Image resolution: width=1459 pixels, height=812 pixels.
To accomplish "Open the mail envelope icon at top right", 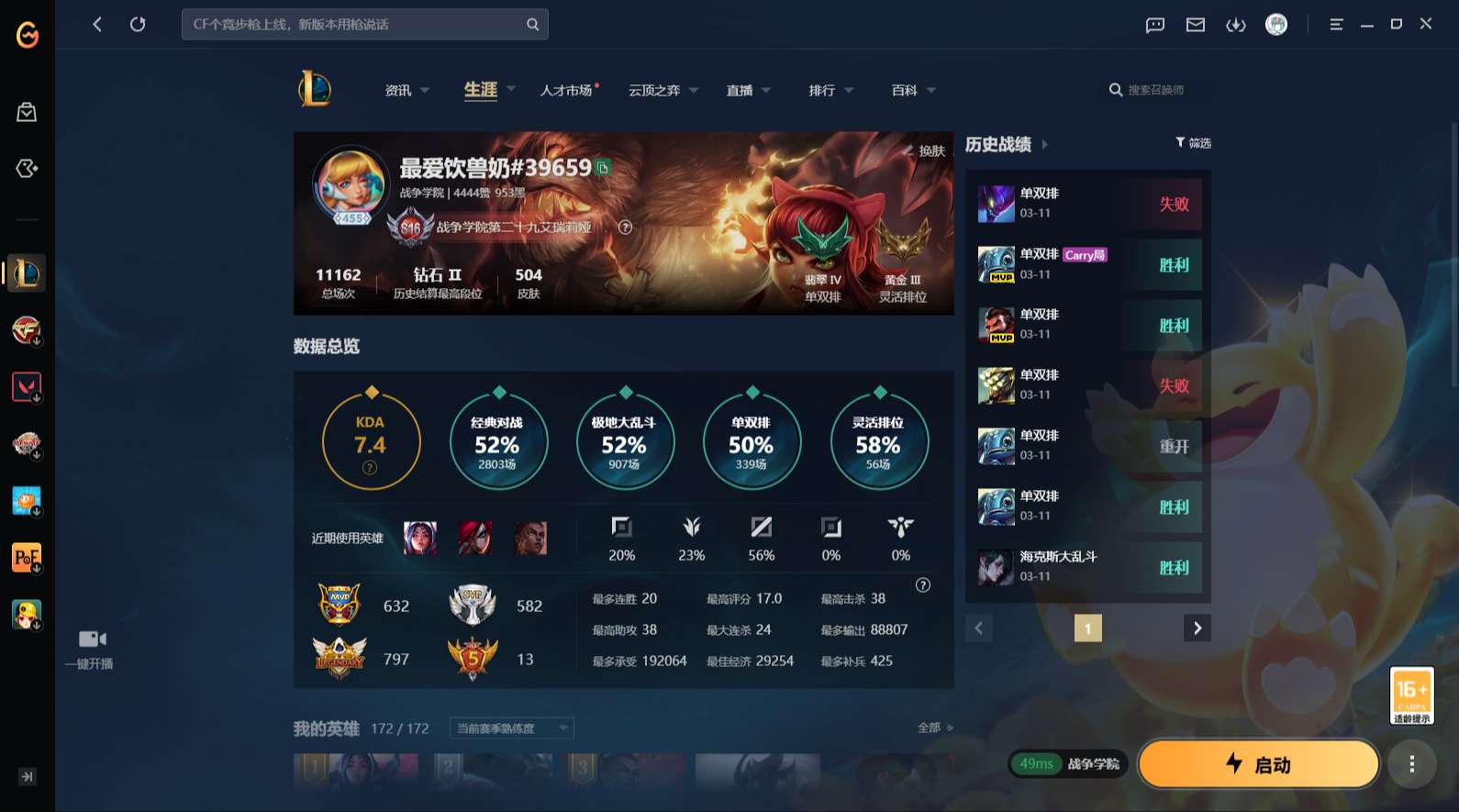I will click(1195, 25).
